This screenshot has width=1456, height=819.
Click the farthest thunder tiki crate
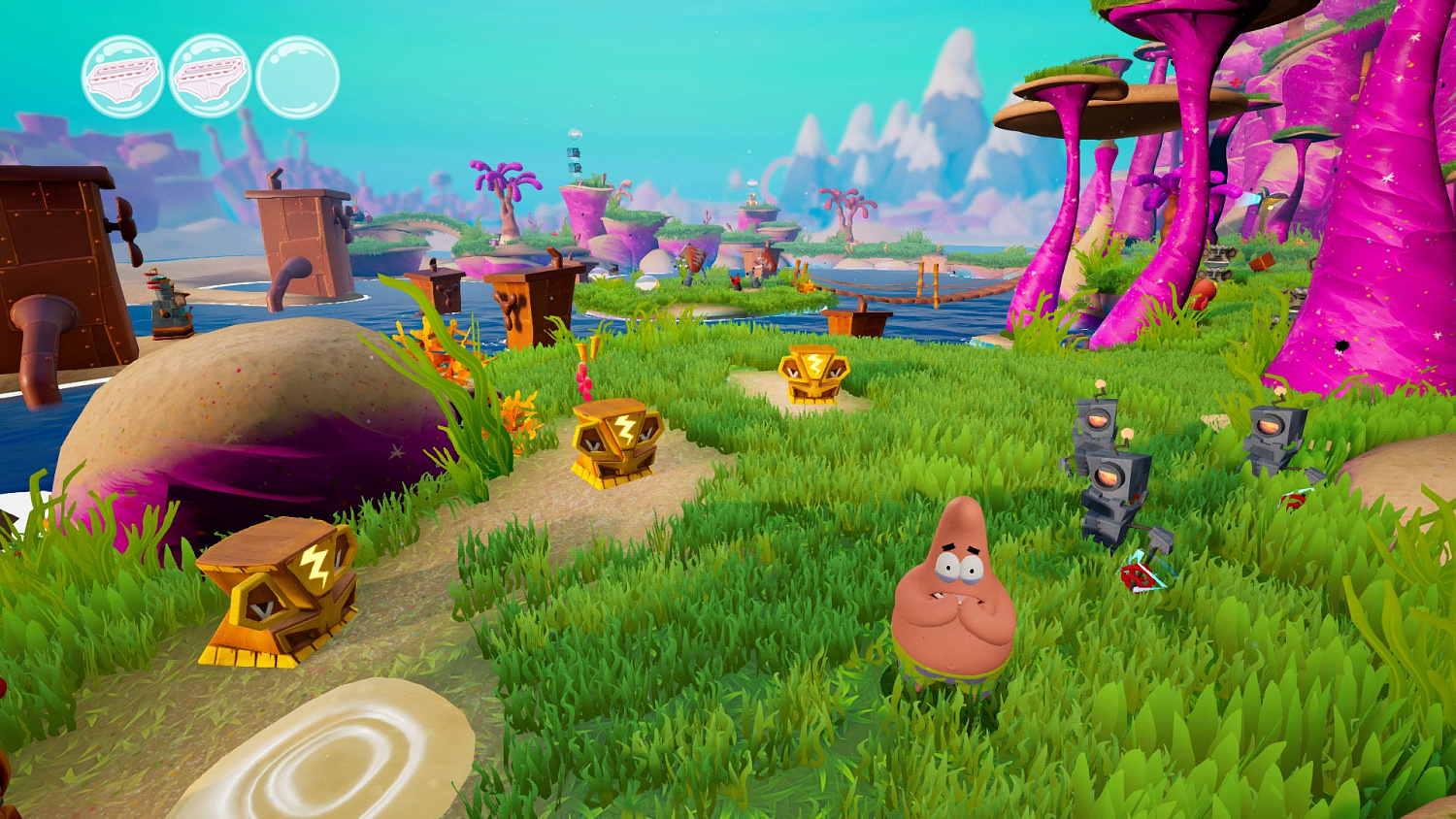(816, 376)
